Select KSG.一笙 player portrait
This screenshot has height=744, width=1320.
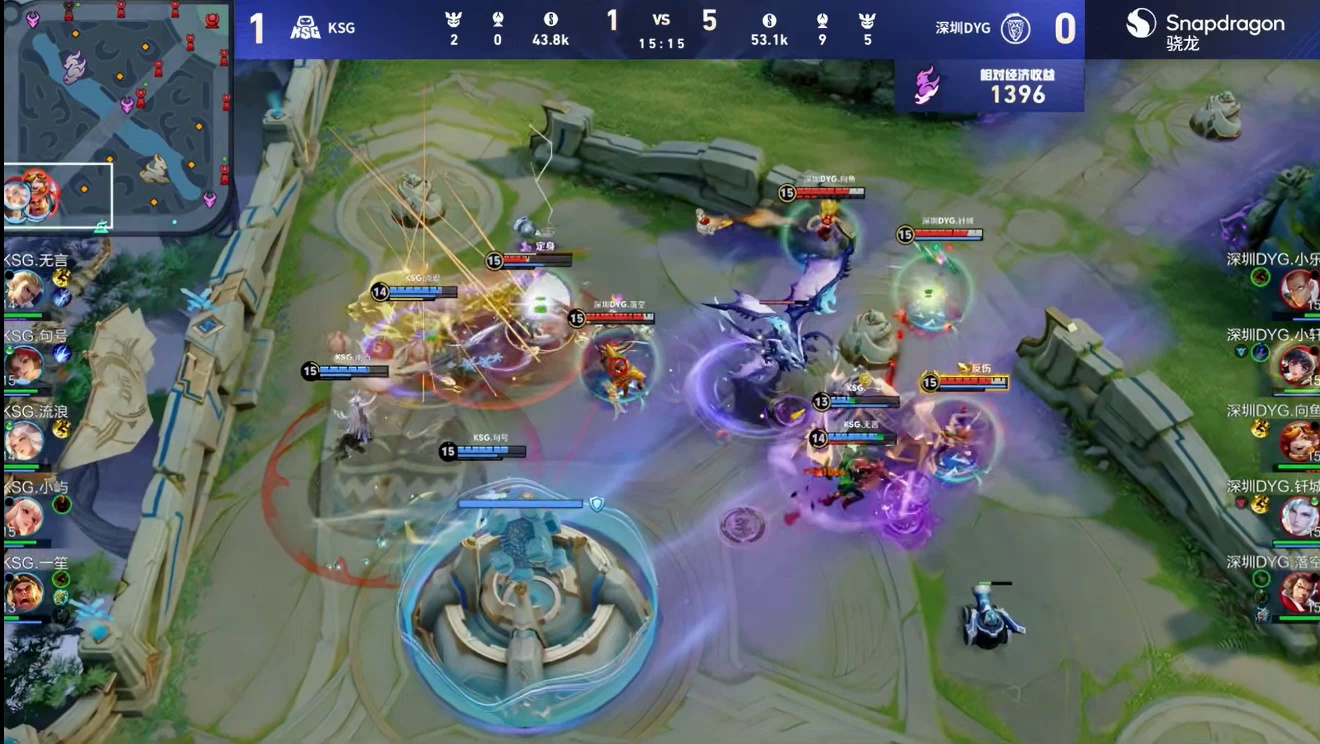click(22, 592)
